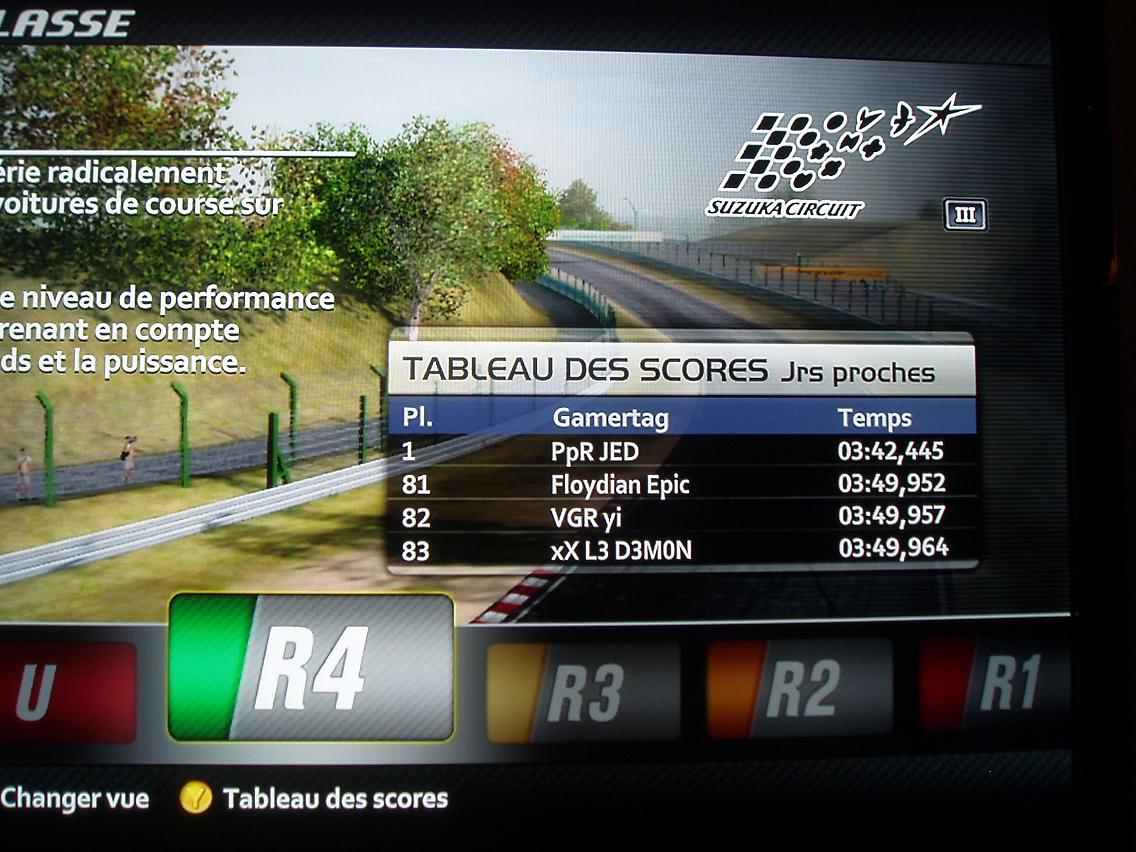Open the PpR JED leaderboard row
The image size is (1136, 852).
[x=680, y=451]
